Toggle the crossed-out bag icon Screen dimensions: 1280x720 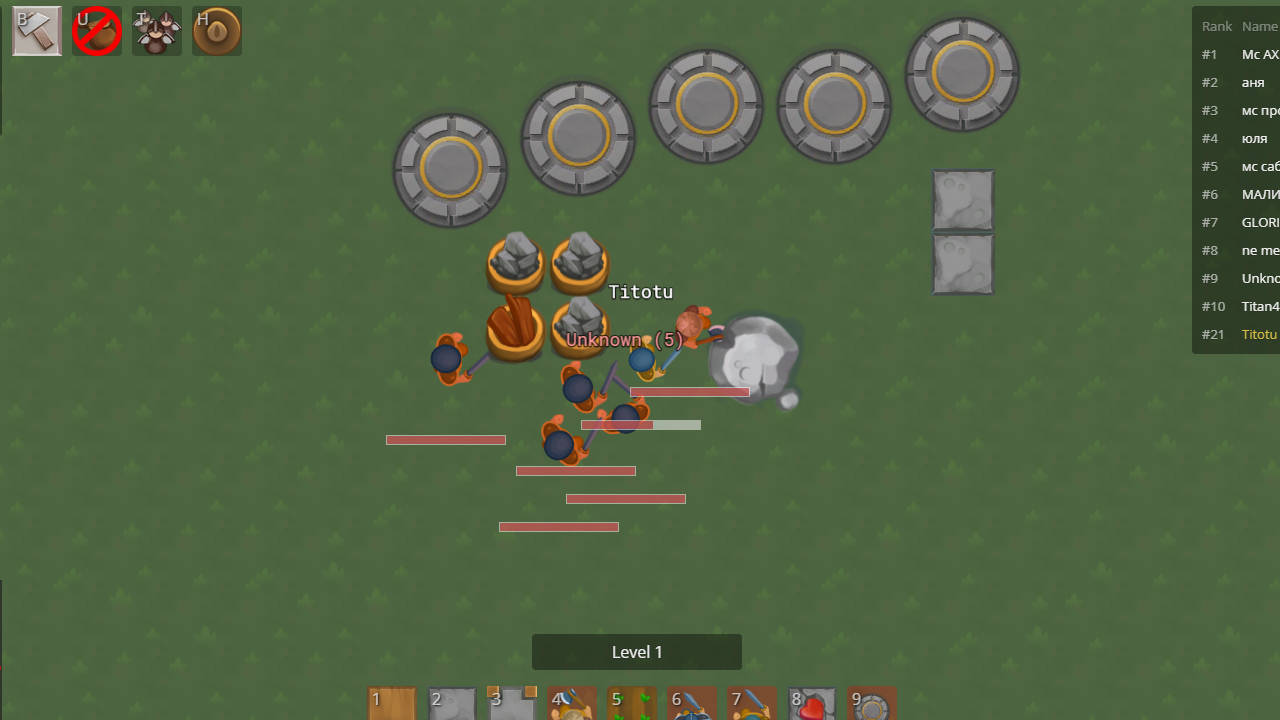[97, 31]
